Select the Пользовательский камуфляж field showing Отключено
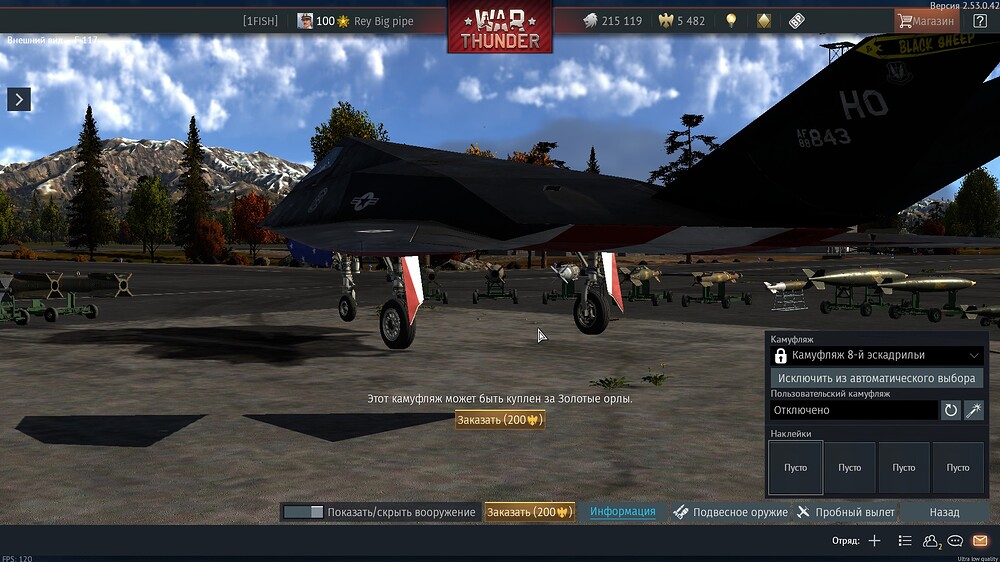Screen dimensions: 1000x562 (x=854, y=410)
